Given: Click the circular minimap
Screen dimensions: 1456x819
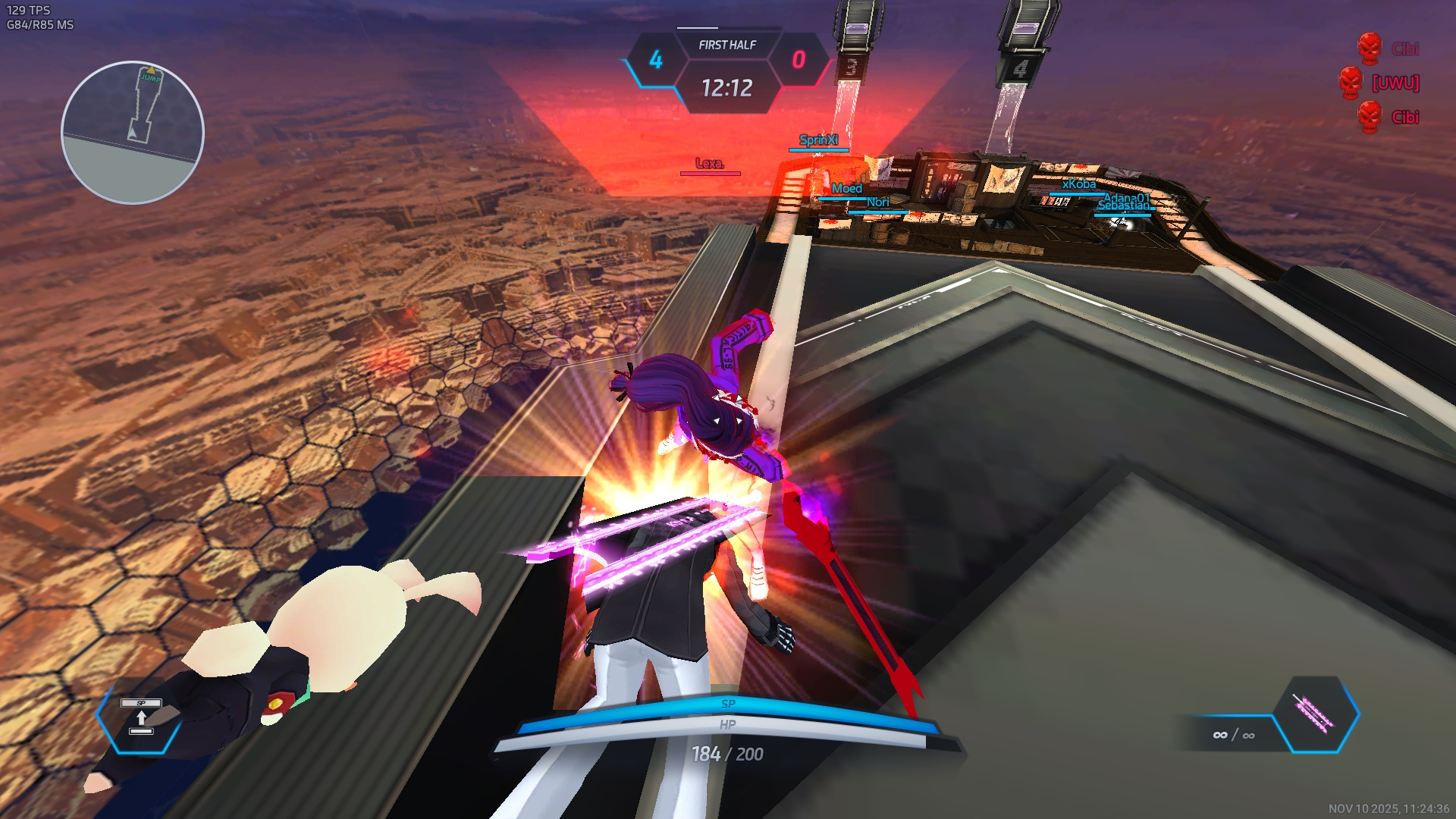Looking at the screenshot, I should (x=133, y=133).
